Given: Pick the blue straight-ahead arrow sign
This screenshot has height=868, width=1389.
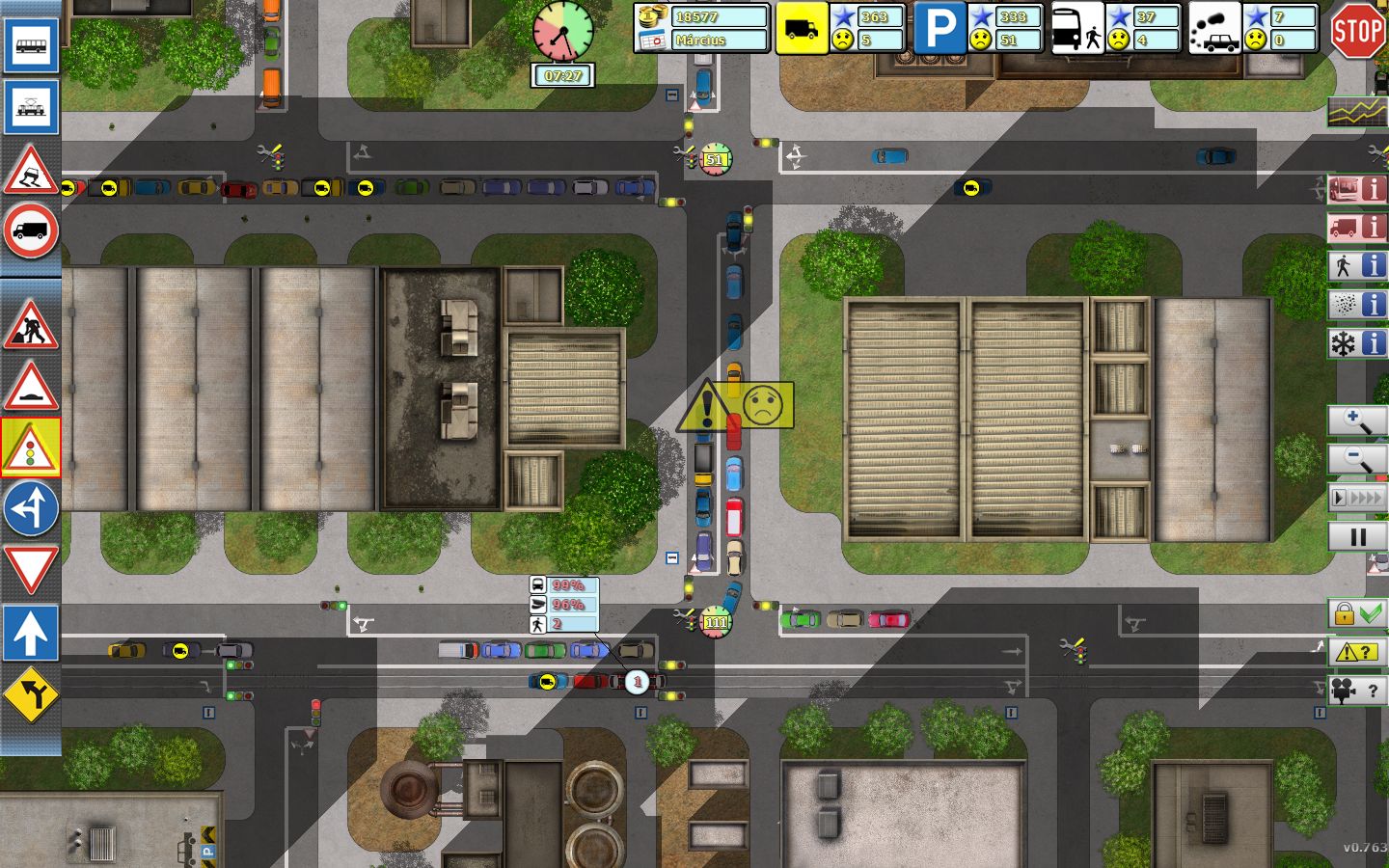Looking at the screenshot, I should pos(31,633).
